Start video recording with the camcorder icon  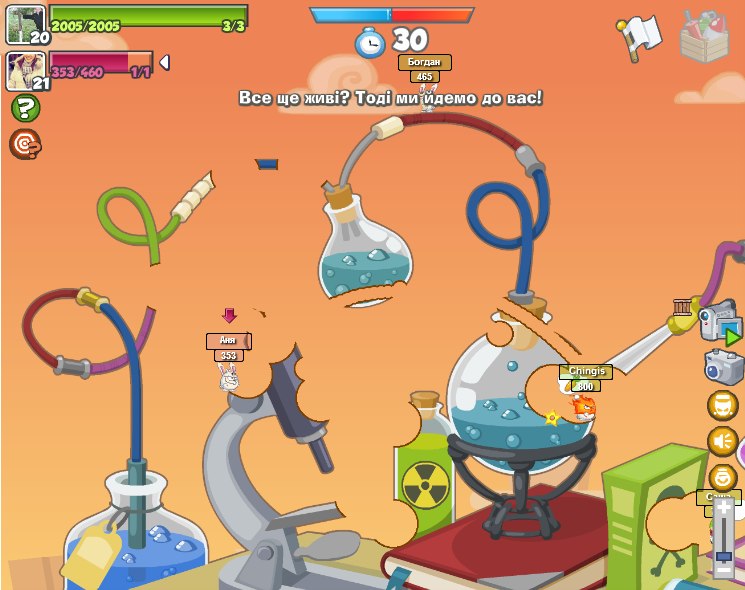tap(719, 323)
